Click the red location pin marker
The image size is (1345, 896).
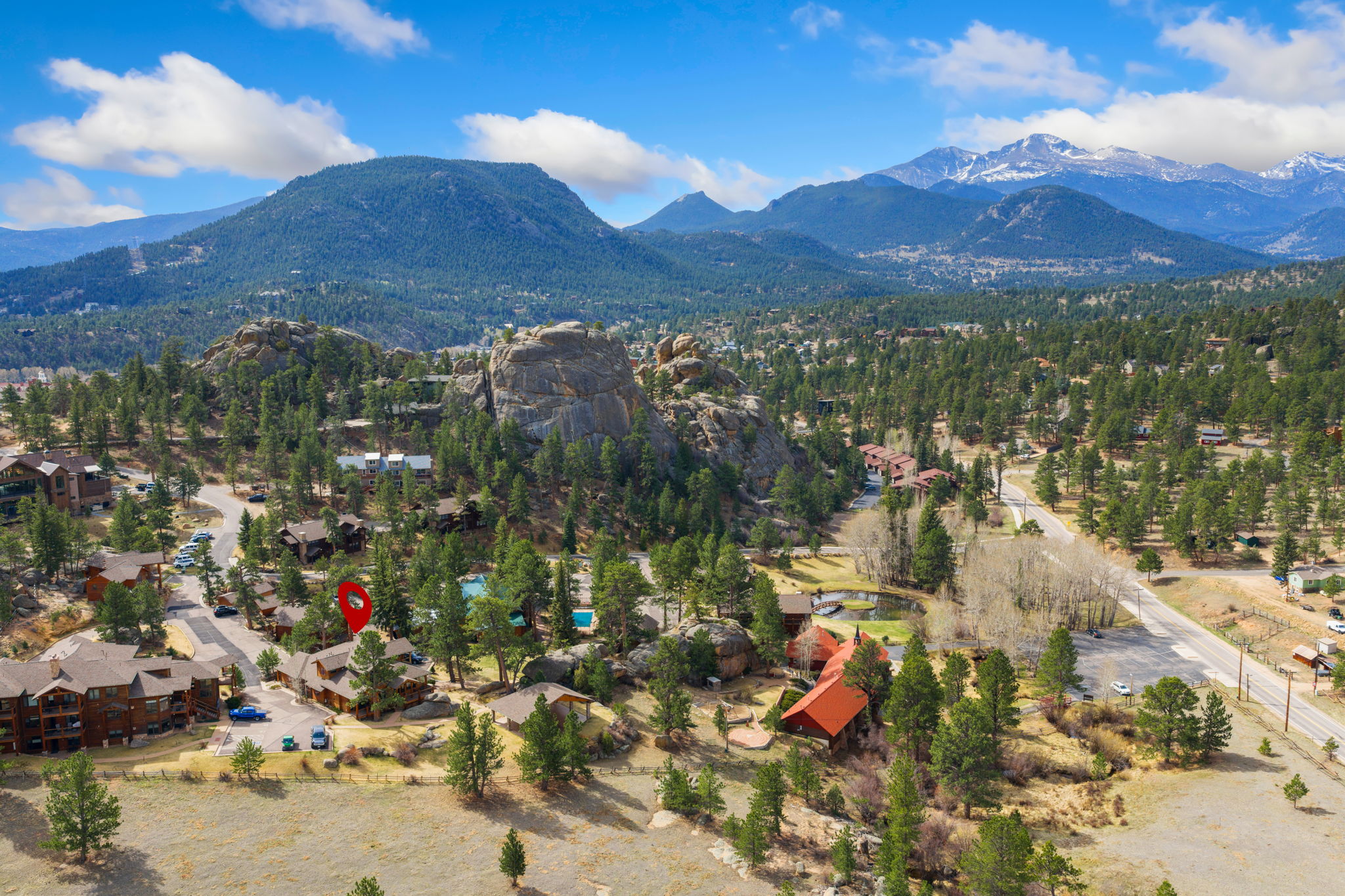[355, 603]
